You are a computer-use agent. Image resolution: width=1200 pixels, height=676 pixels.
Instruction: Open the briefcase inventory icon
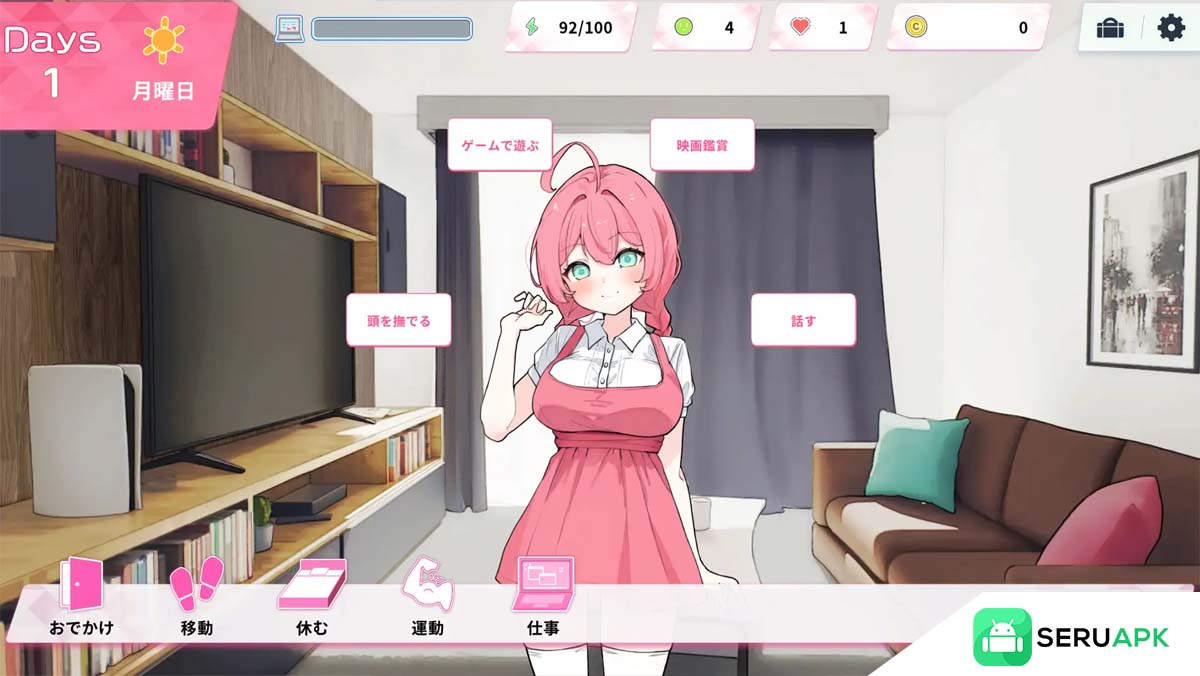coord(1110,28)
